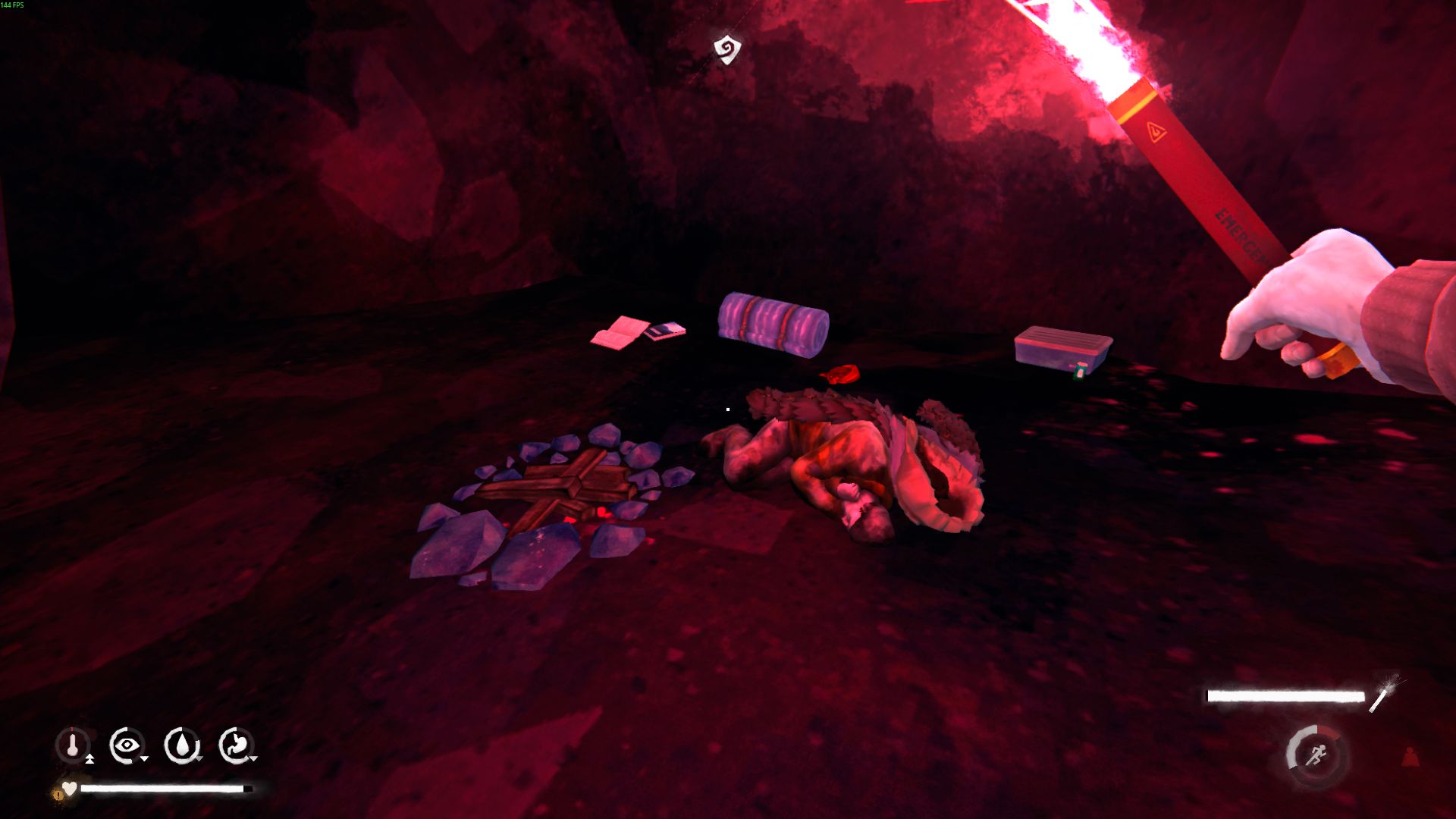The height and width of the screenshot is (819, 1456).
Task: Click the running figure sprint stamina icon
Action: [x=1316, y=755]
